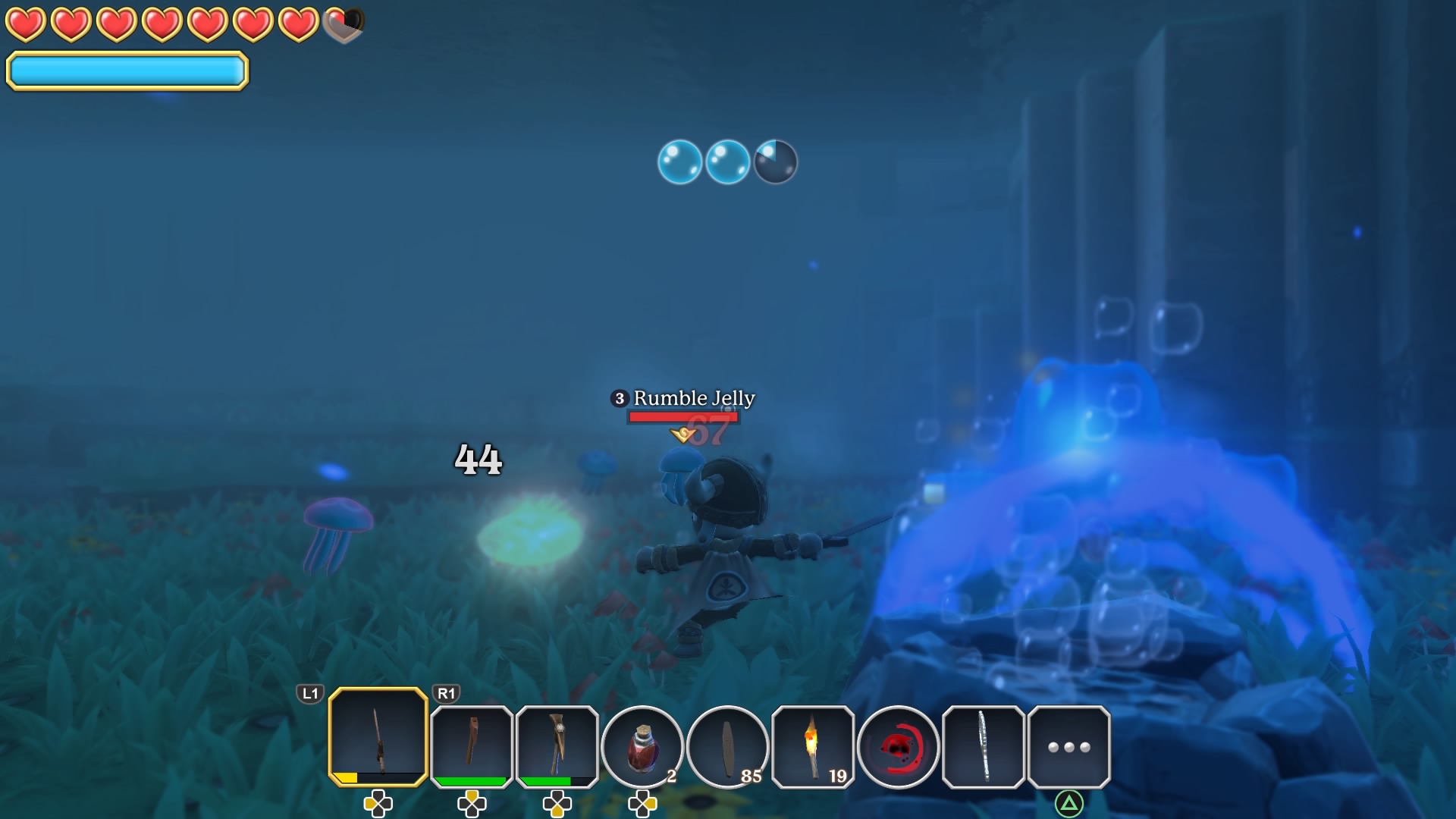Activate the red swirling skull ability
1456x819 pixels.
coord(898,747)
